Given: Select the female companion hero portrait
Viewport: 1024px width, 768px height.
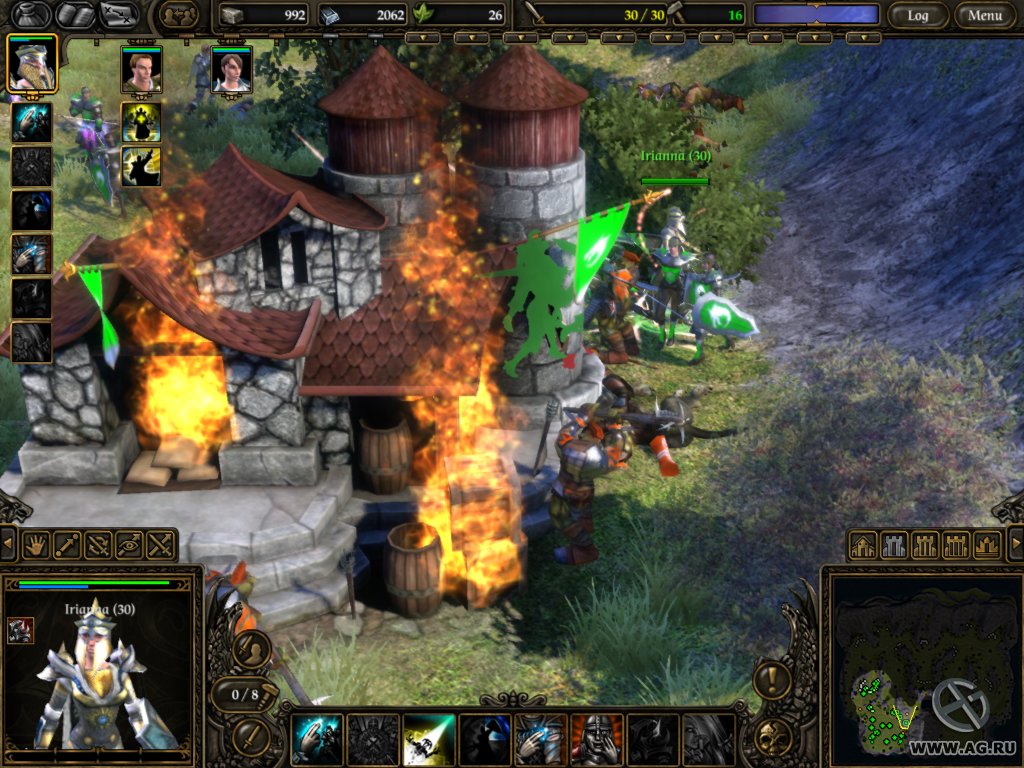Looking at the screenshot, I should 231,69.
